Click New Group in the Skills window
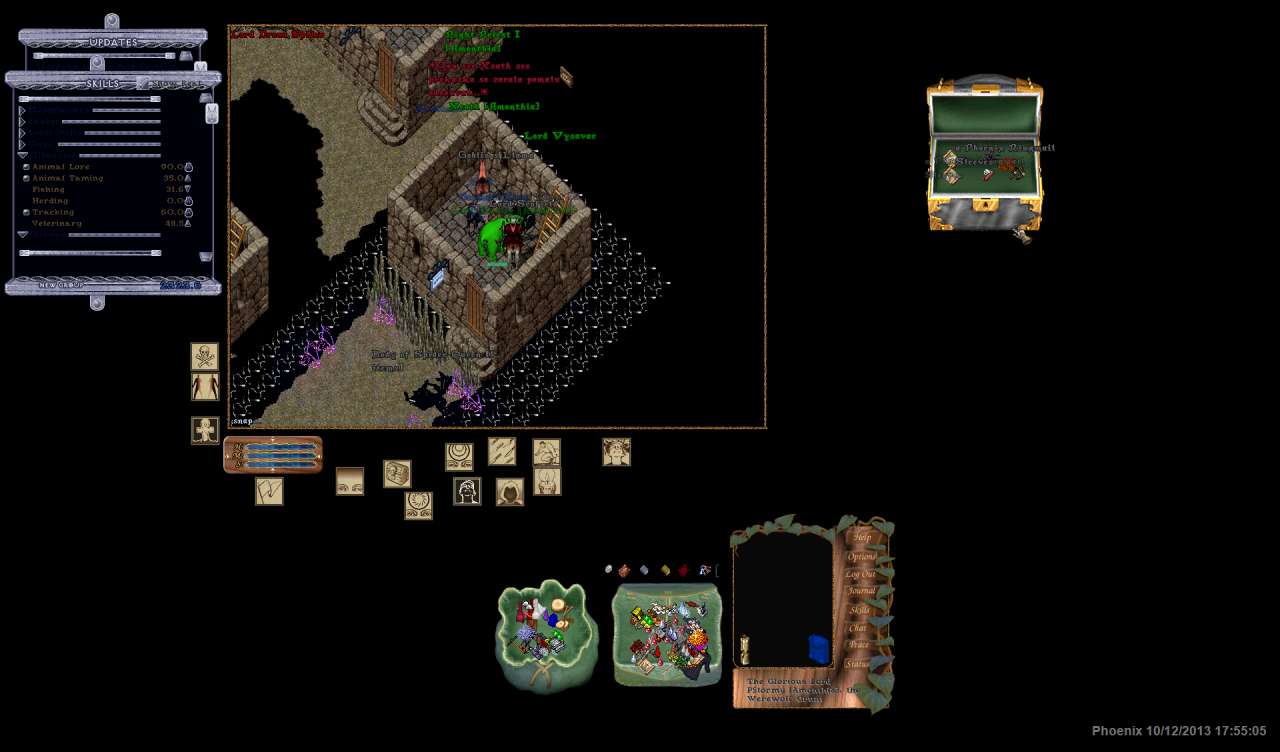The width and height of the screenshot is (1280, 752). pos(60,285)
